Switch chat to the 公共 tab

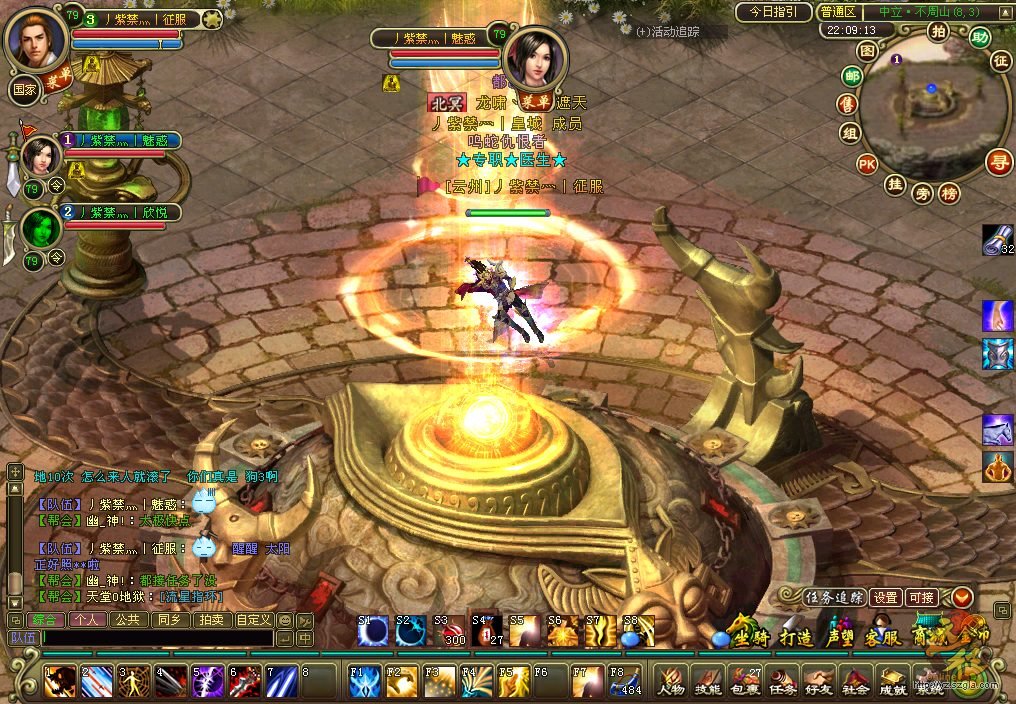coord(127,620)
